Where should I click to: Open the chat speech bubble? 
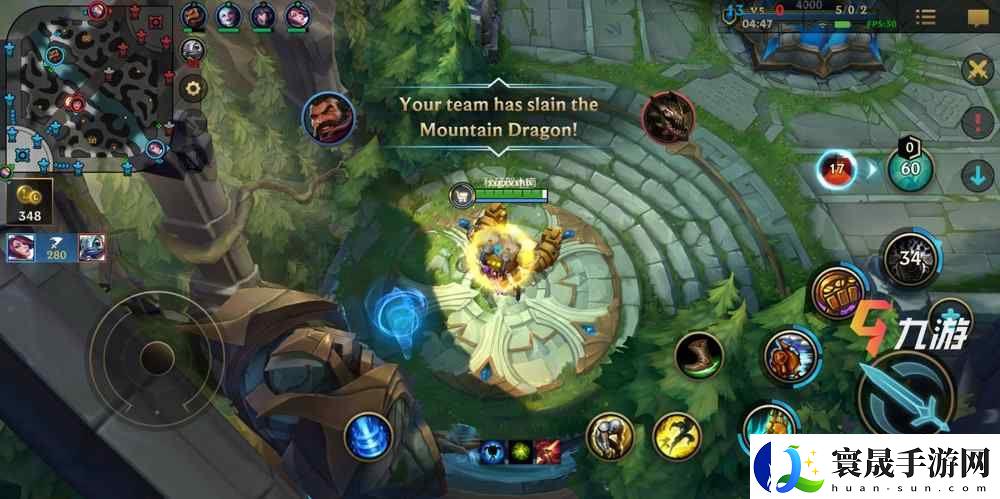(x=977, y=17)
